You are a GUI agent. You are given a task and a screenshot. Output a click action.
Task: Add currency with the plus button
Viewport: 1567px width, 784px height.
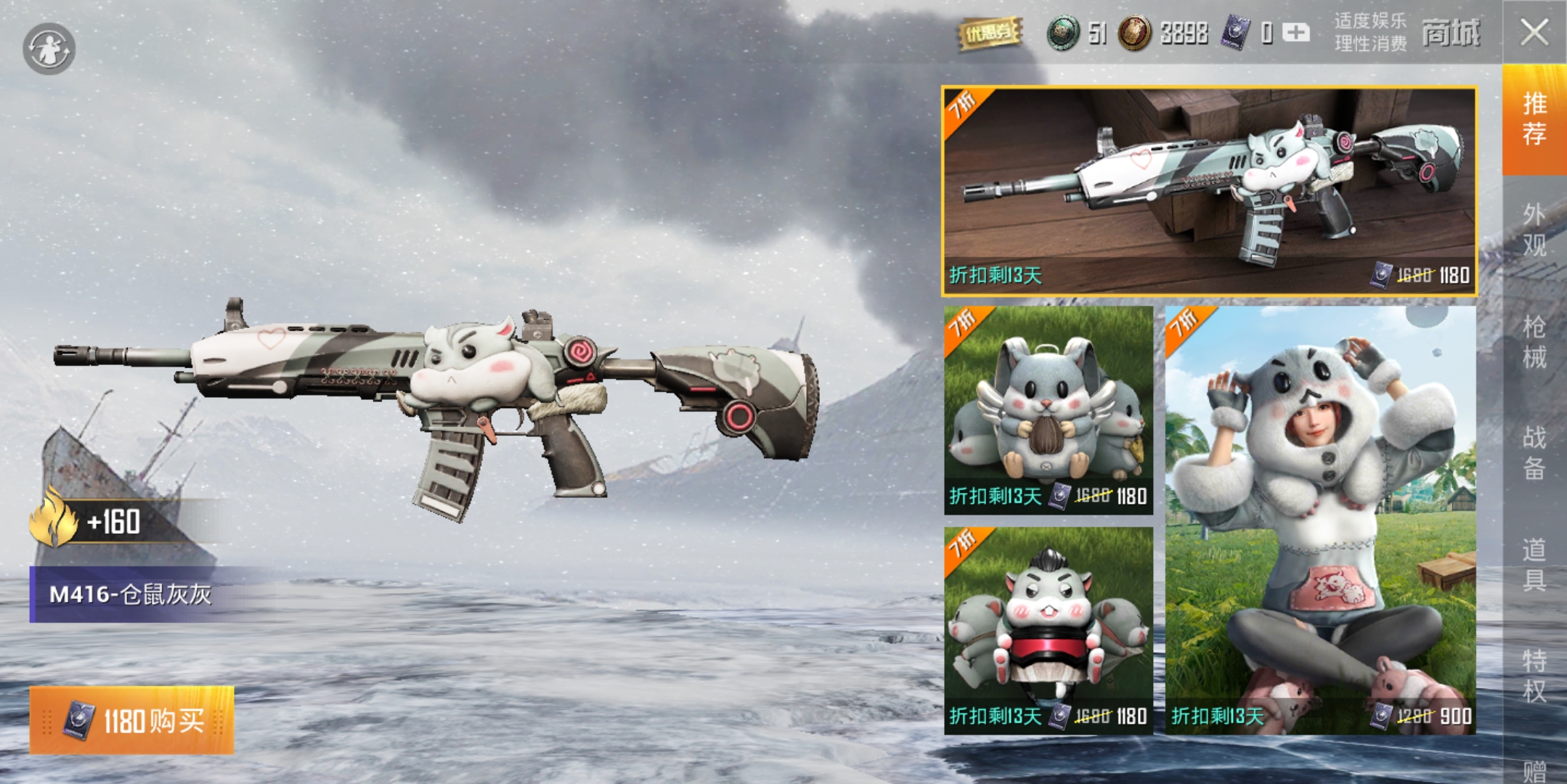tap(1296, 33)
